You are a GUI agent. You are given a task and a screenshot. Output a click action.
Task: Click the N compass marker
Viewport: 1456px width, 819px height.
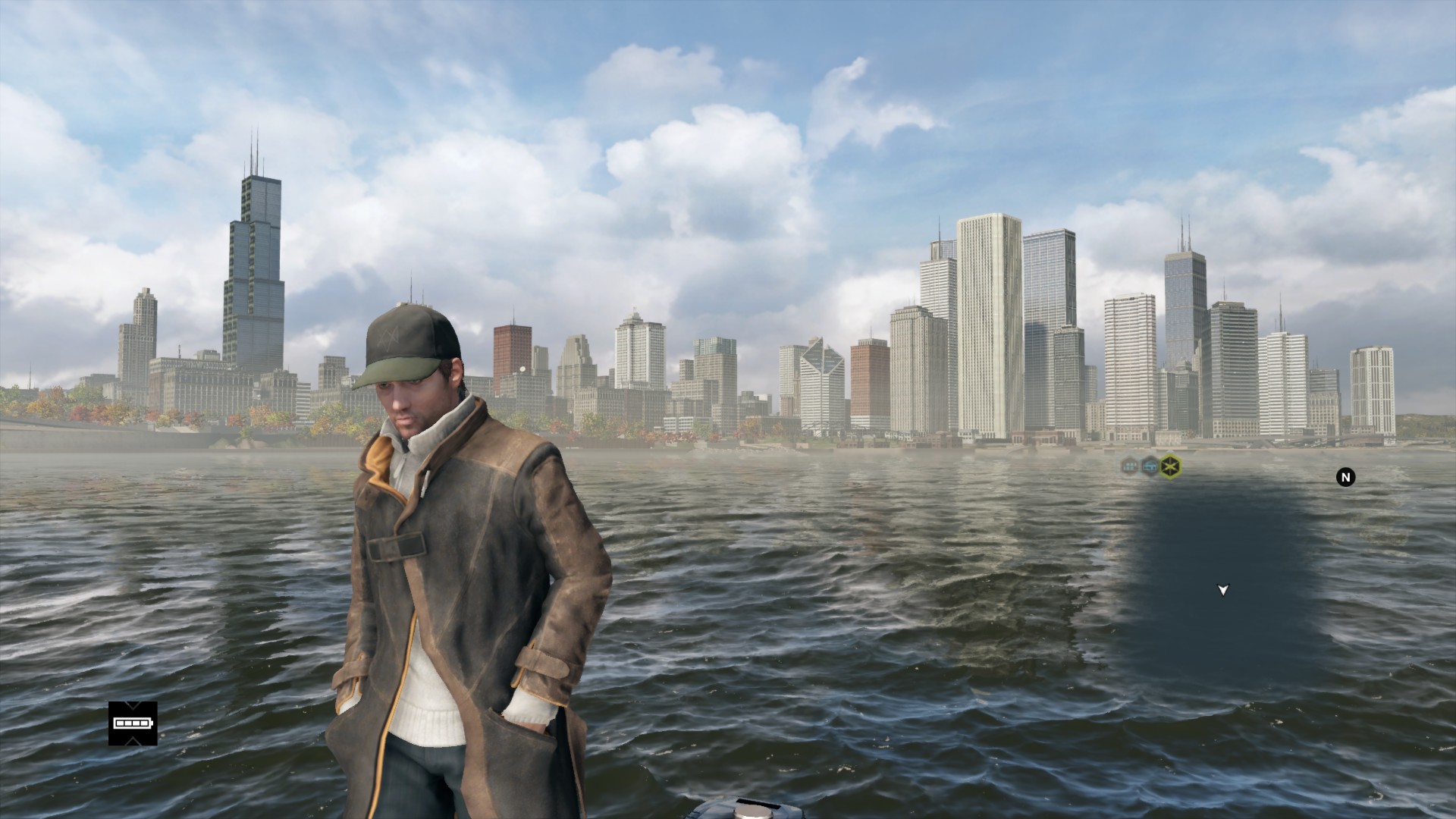point(1345,479)
